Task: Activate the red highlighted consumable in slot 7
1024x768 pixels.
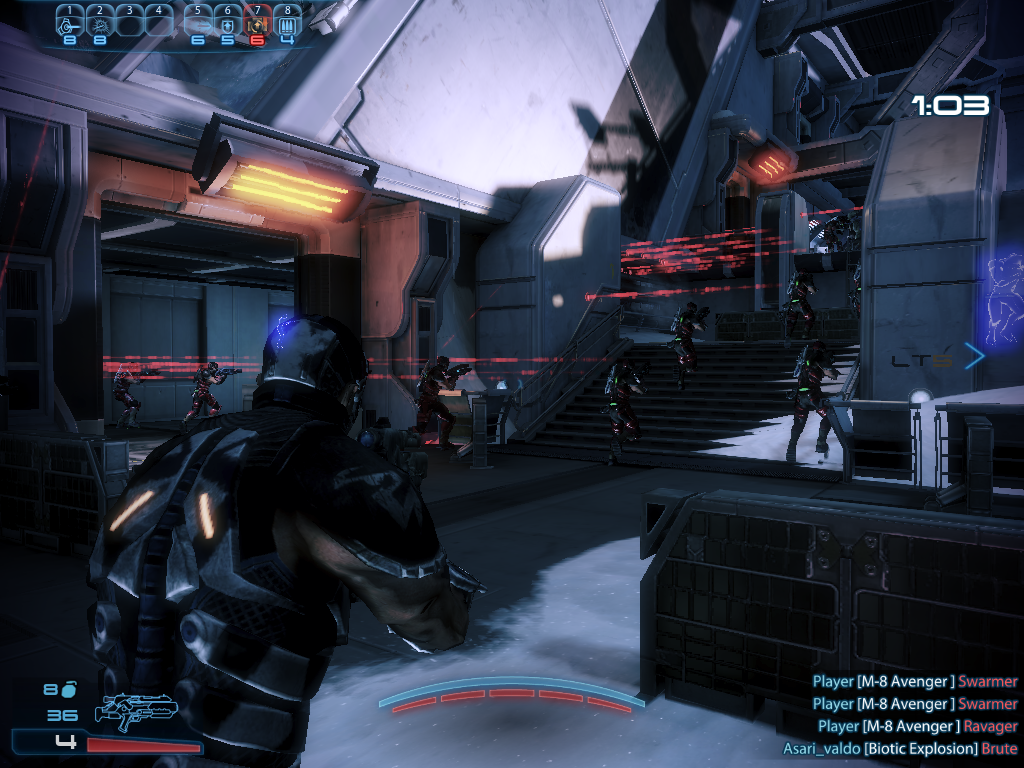Action: (258, 21)
